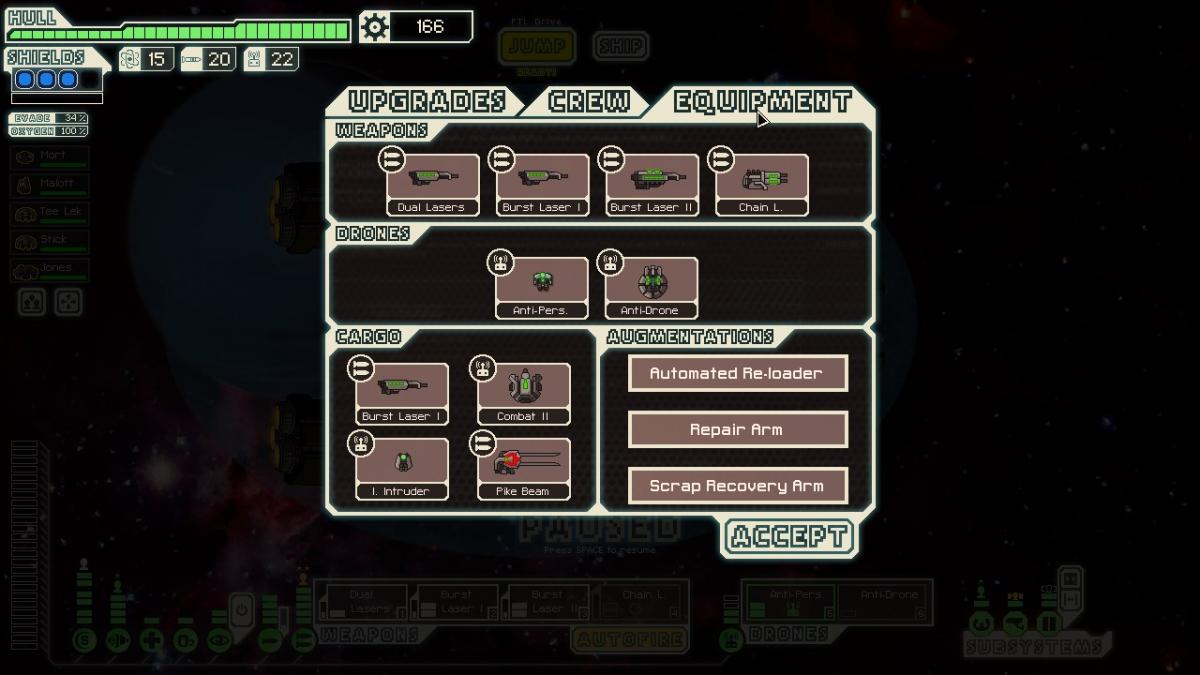This screenshot has width=1200, height=675.
Task: Open the Crew tab
Action: [x=590, y=102]
